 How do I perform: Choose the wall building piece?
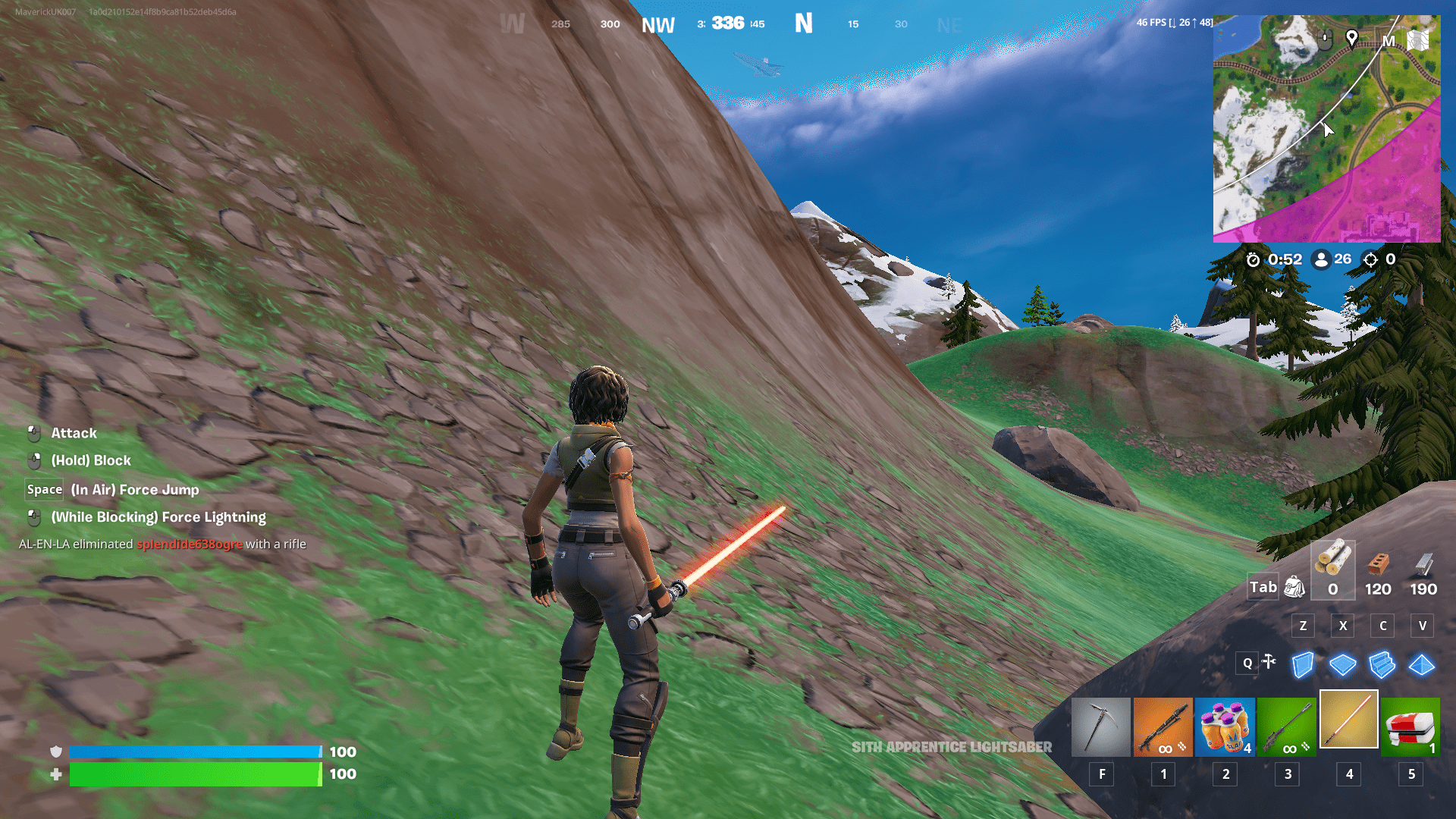[x=1303, y=665]
